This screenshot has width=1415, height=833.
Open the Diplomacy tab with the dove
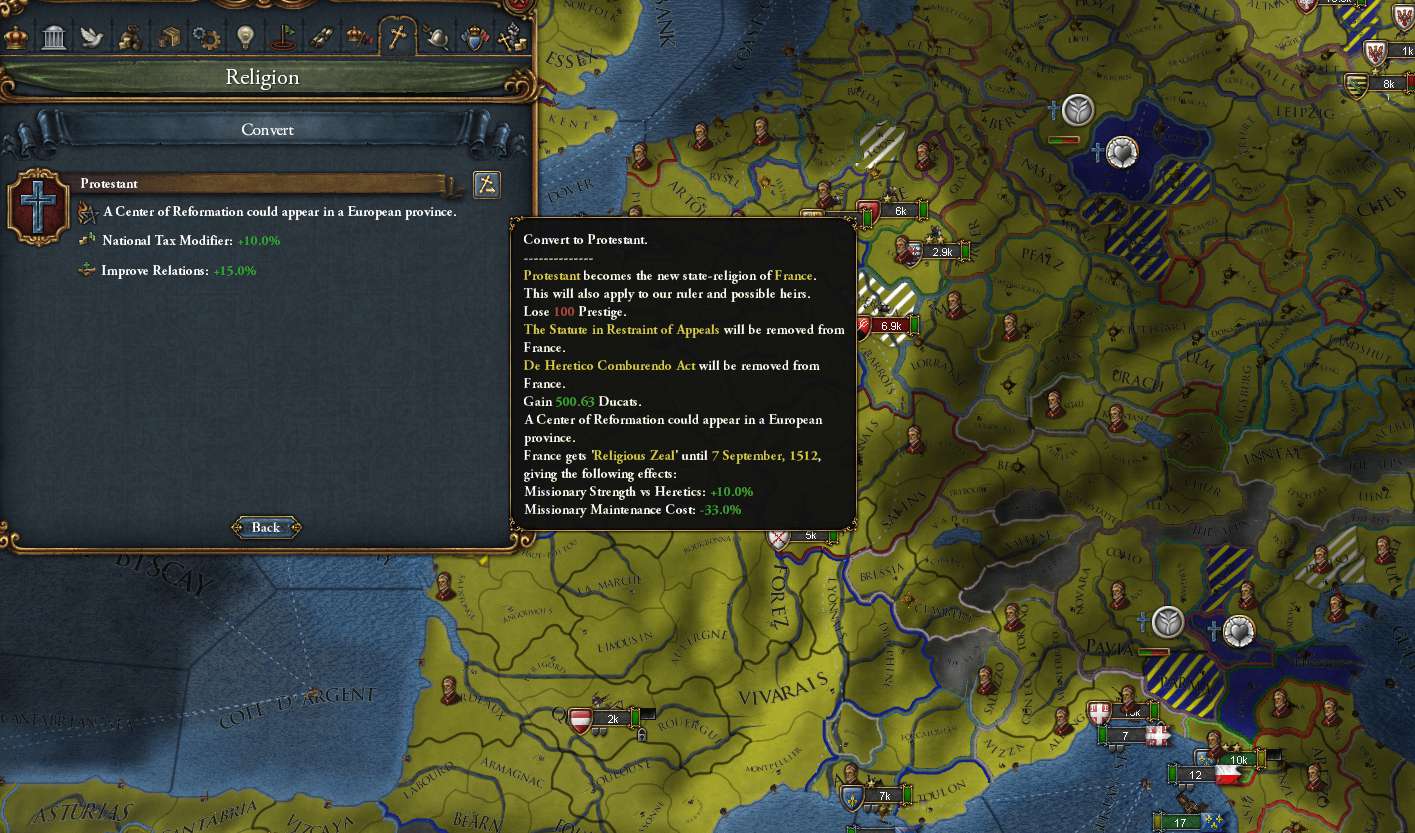pos(92,38)
